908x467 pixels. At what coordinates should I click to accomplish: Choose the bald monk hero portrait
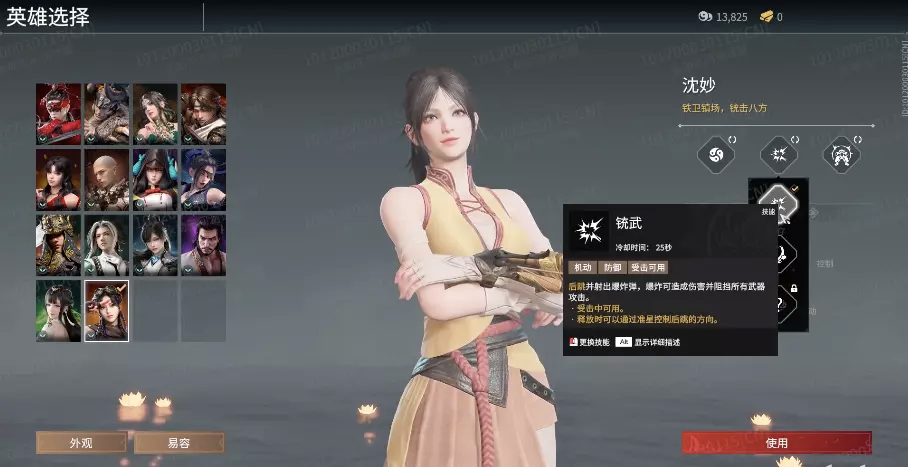pos(106,180)
